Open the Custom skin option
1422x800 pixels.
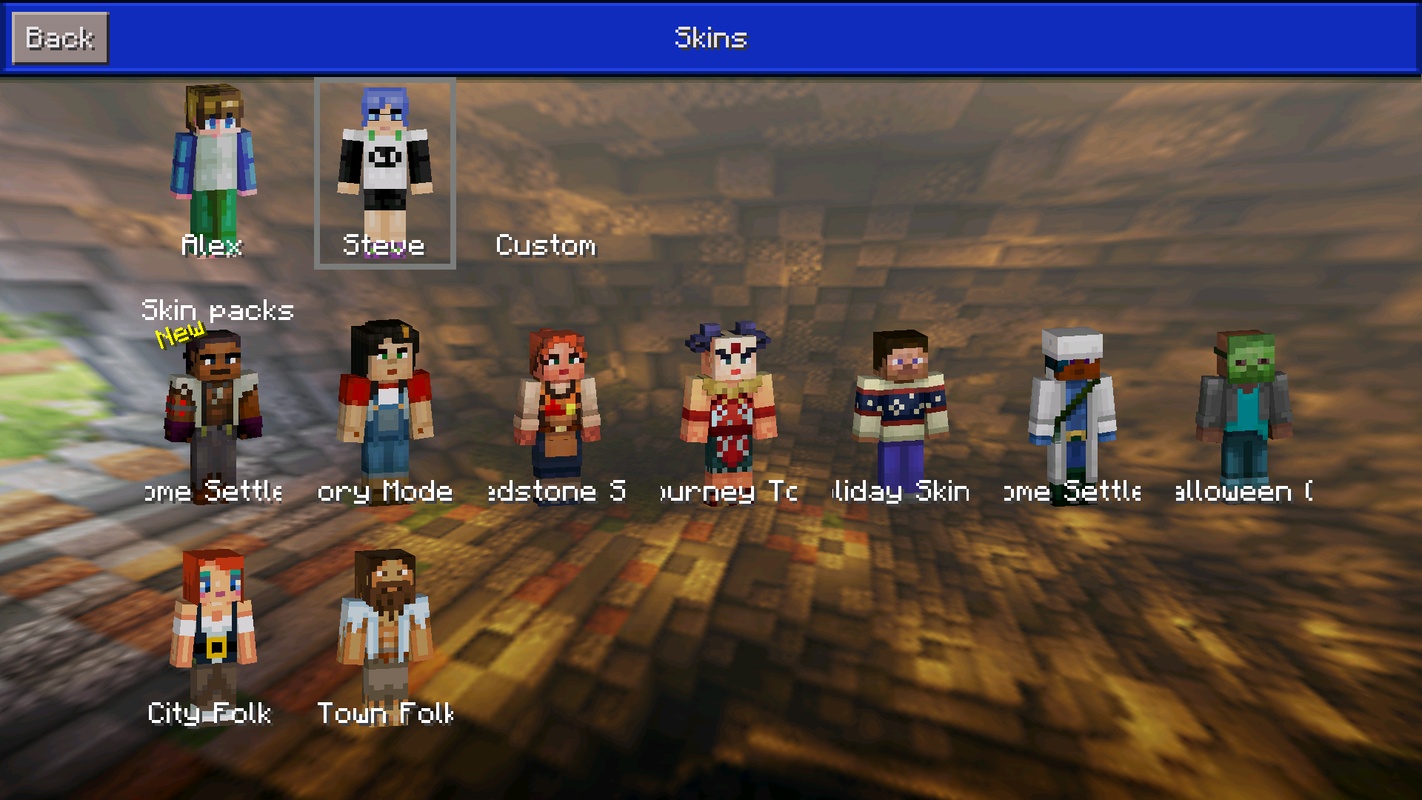tap(545, 245)
